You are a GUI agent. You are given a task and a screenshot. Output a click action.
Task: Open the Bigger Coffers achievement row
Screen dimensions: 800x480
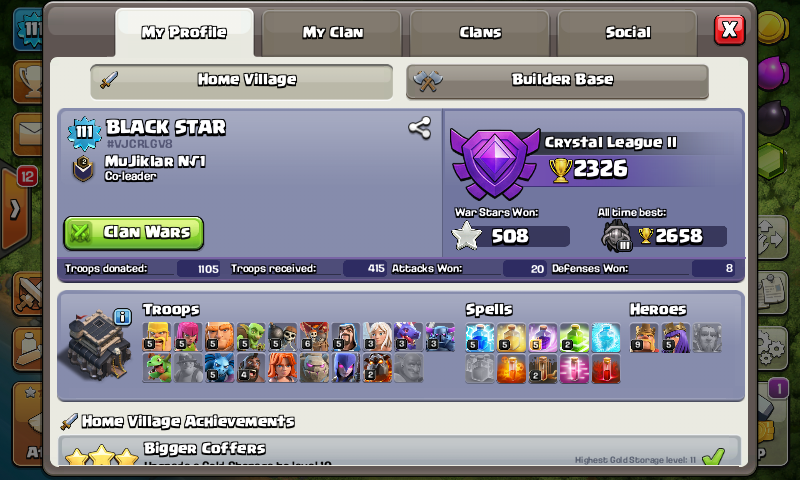coord(400,452)
